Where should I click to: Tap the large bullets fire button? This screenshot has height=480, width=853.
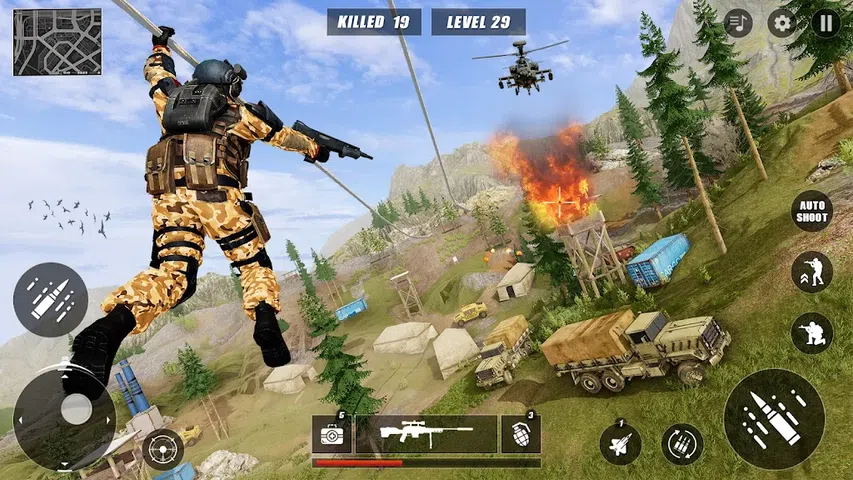(774, 419)
